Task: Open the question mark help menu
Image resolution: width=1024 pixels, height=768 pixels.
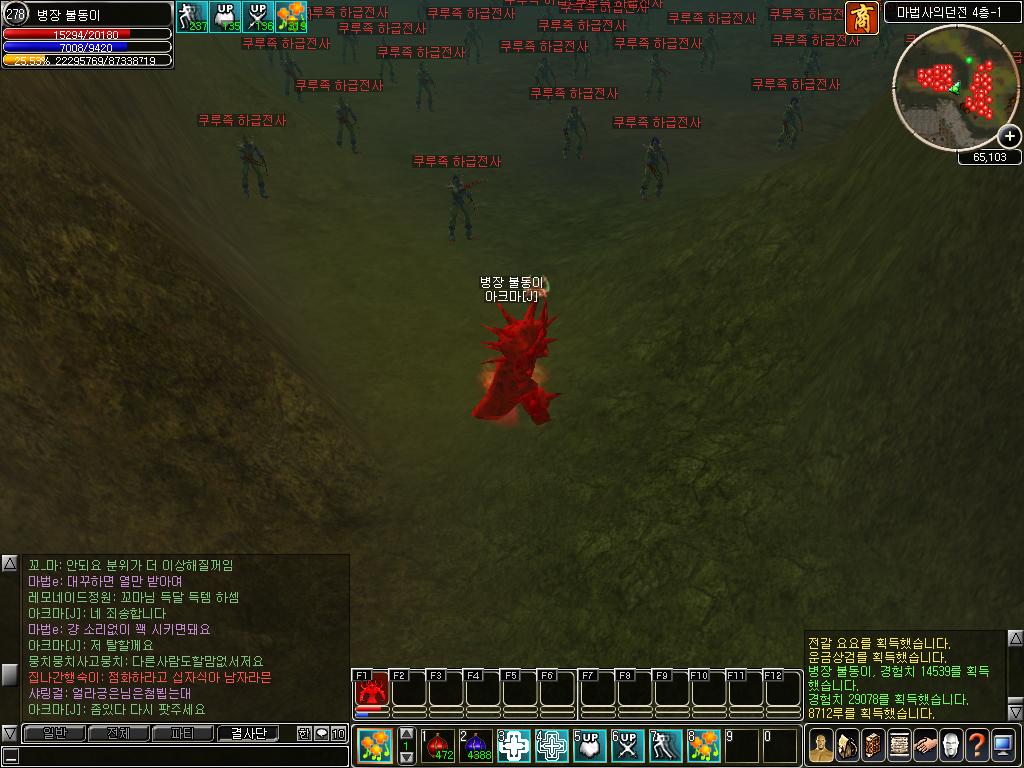Action: (x=976, y=745)
